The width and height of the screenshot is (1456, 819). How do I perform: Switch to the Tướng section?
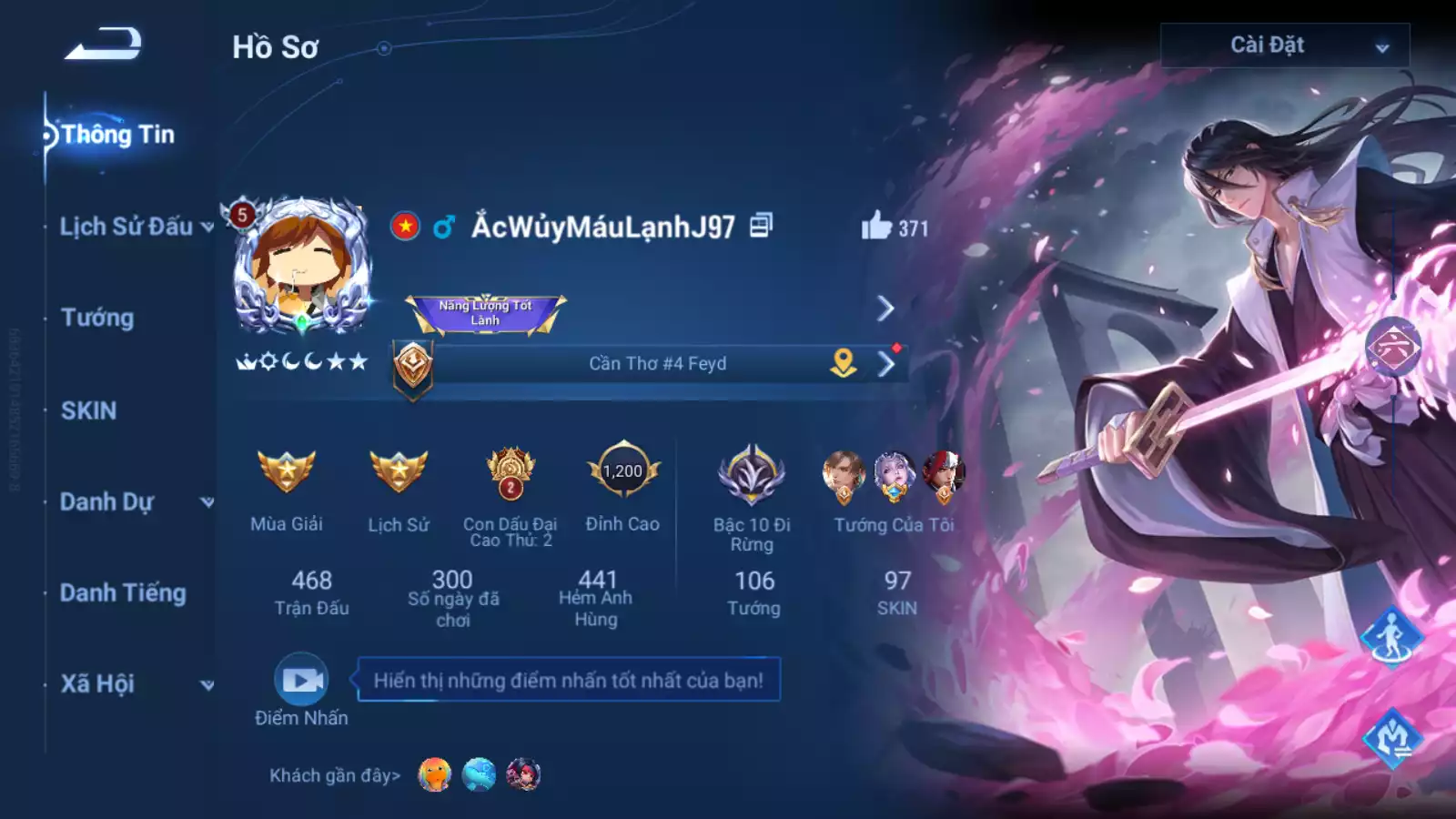click(96, 318)
